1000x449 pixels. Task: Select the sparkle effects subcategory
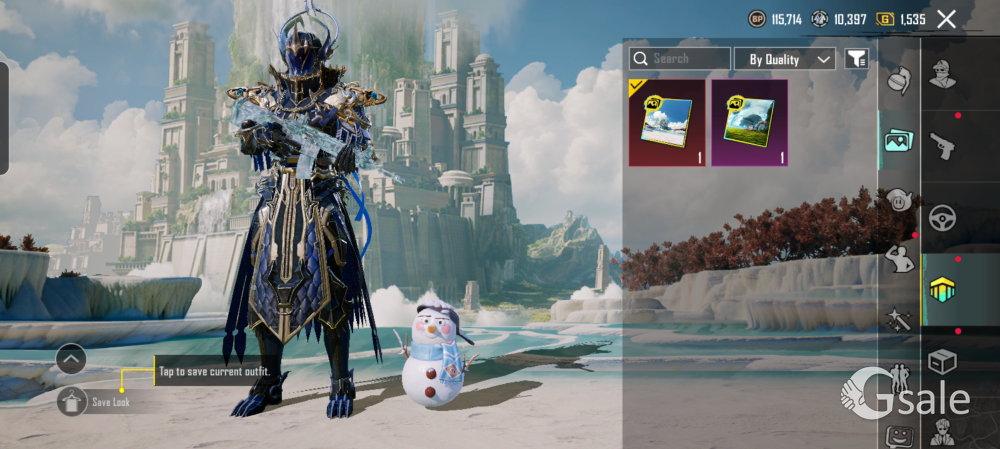[x=898, y=320]
